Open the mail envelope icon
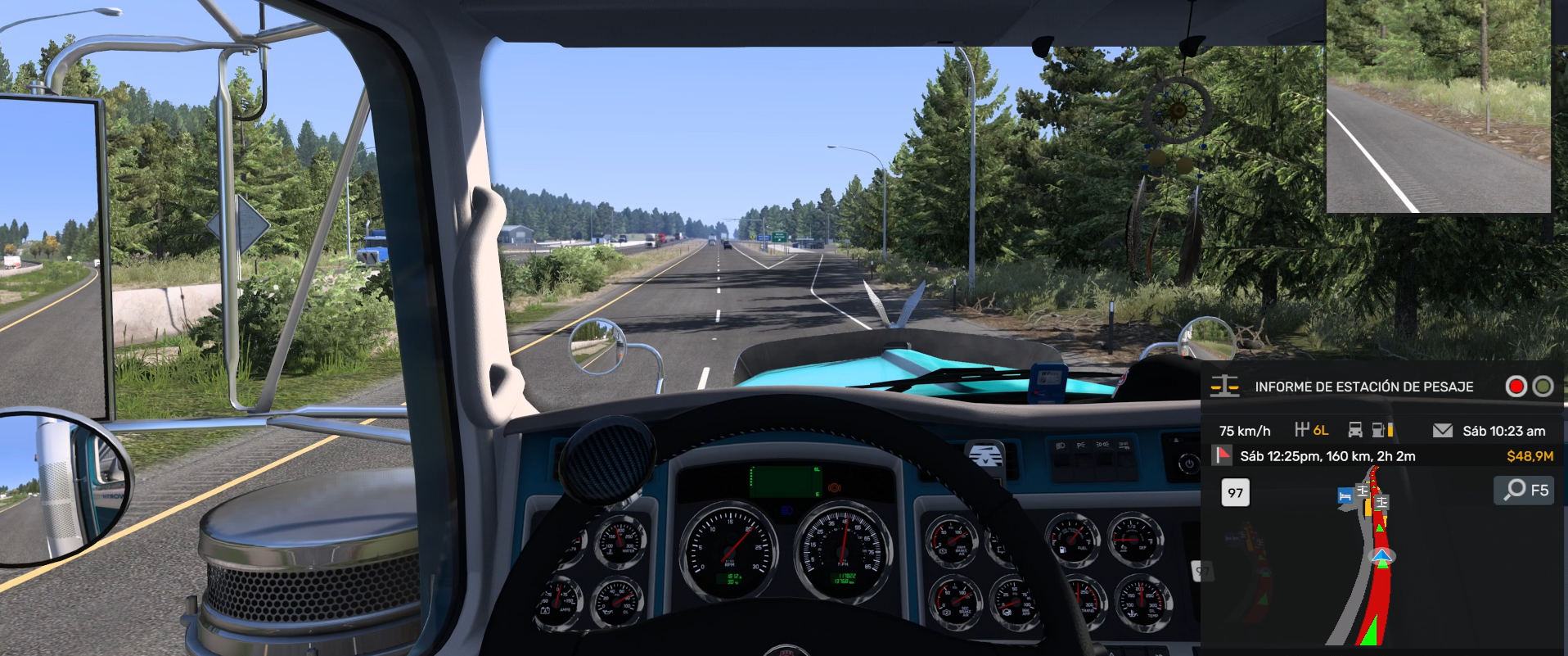This screenshot has width=1568, height=656. click(x=1443, y=431)
